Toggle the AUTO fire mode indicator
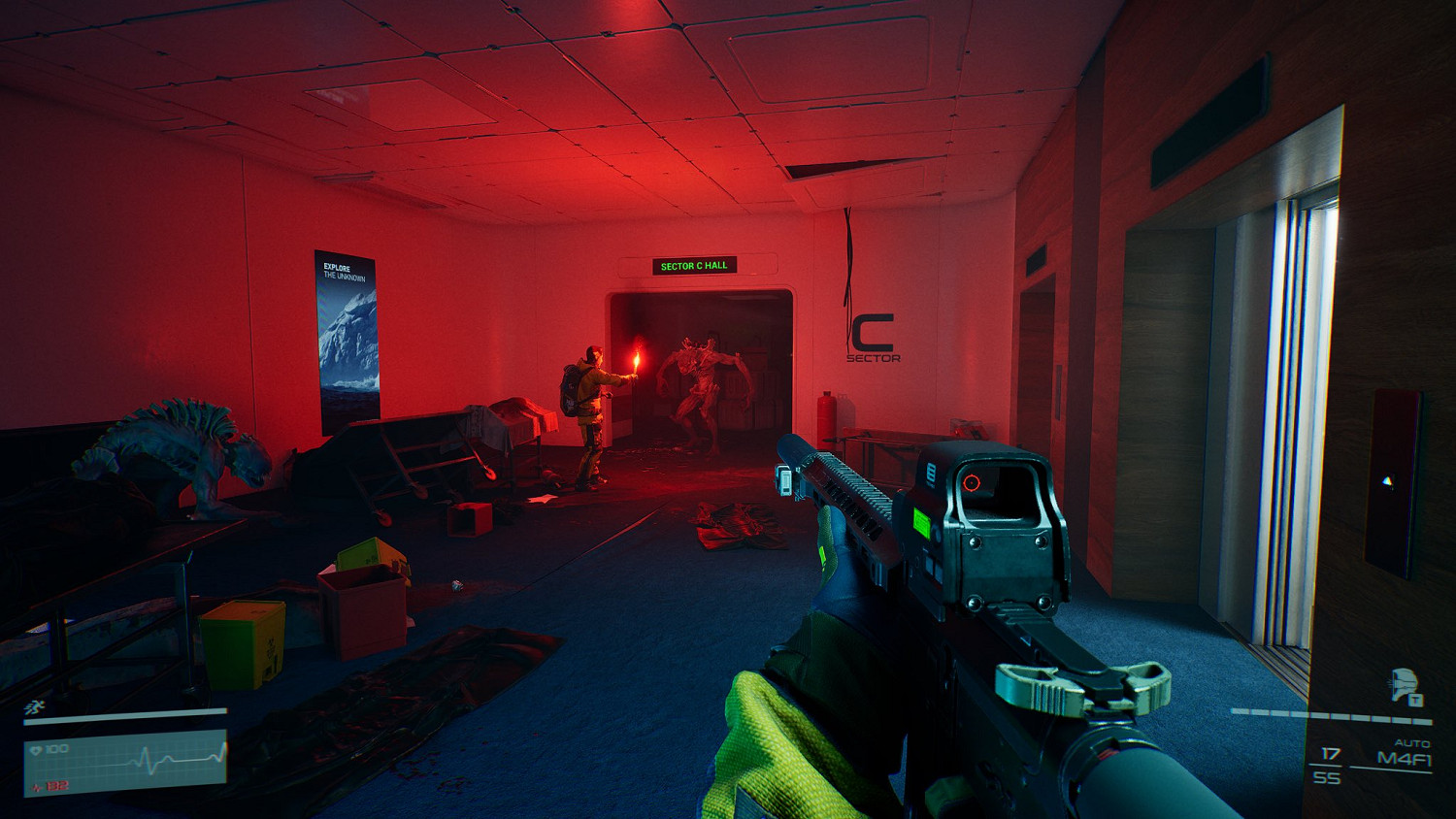Image resolution: width=1456 pixels, height=819 pixels. pos(1410,742)
